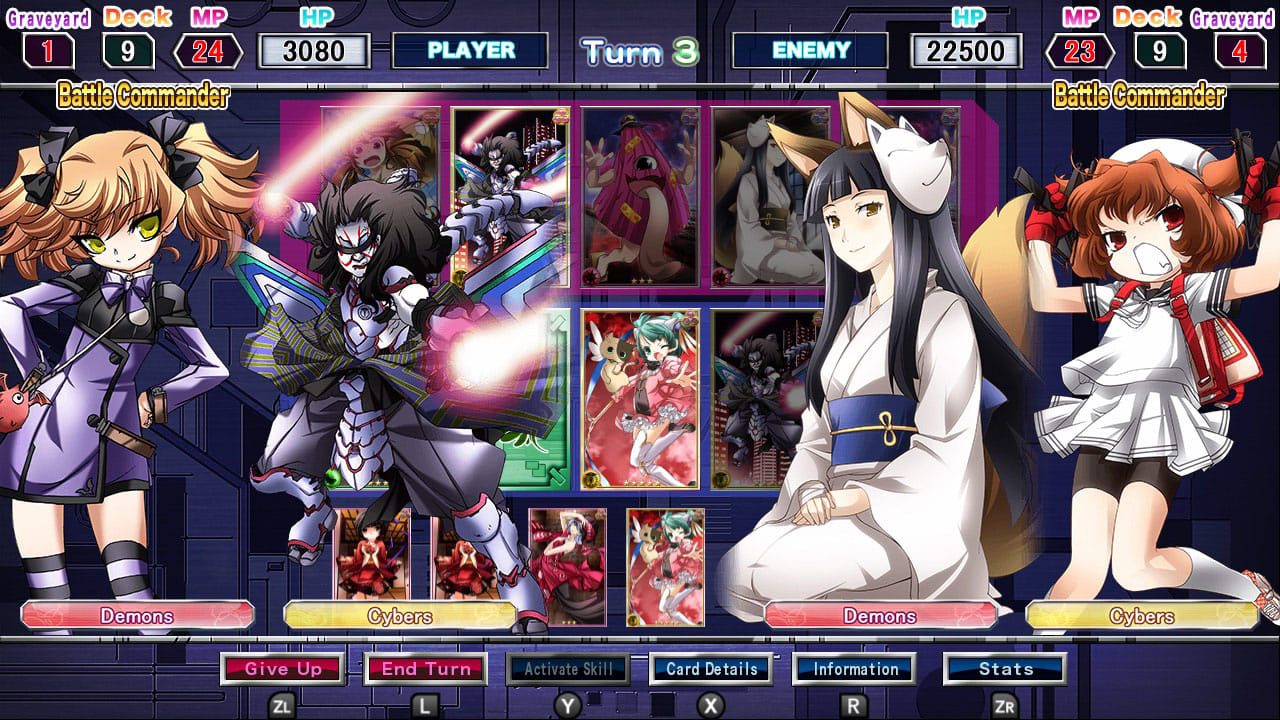Click the ZR shoulder button prompt
Screen dimensions: 1280x720
pyautogui.click(x=1003, y=703)
